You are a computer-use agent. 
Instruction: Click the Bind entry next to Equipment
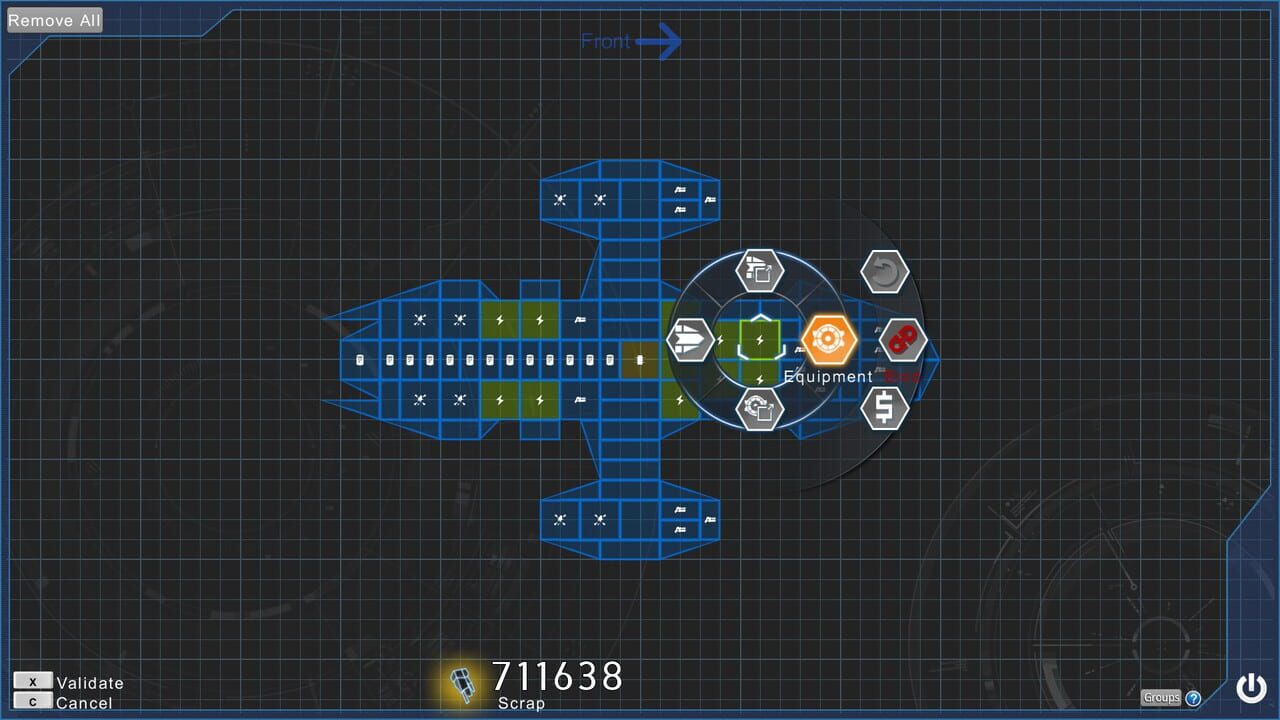pos(900,377)
